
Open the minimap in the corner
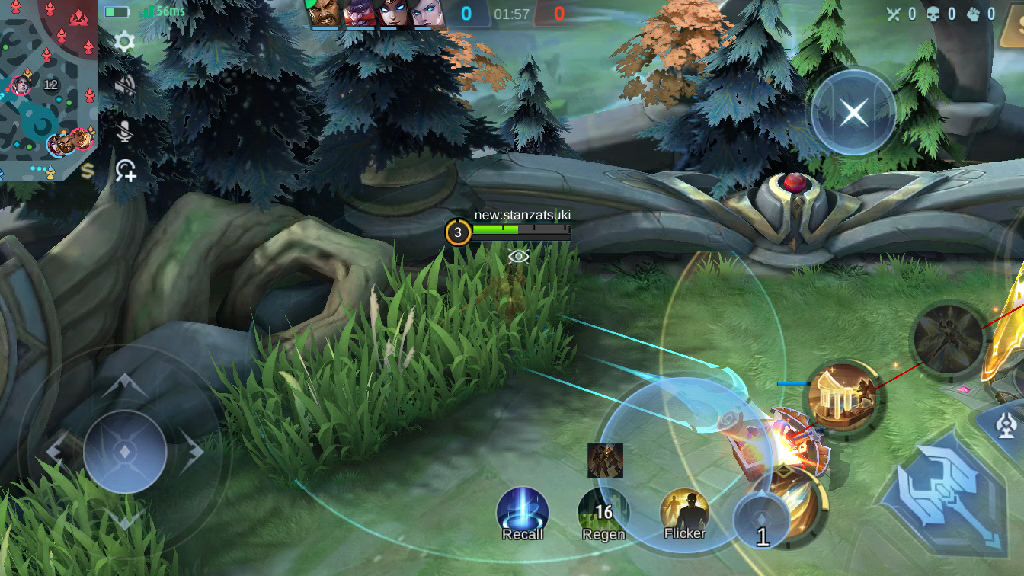(x=48, y=90)
